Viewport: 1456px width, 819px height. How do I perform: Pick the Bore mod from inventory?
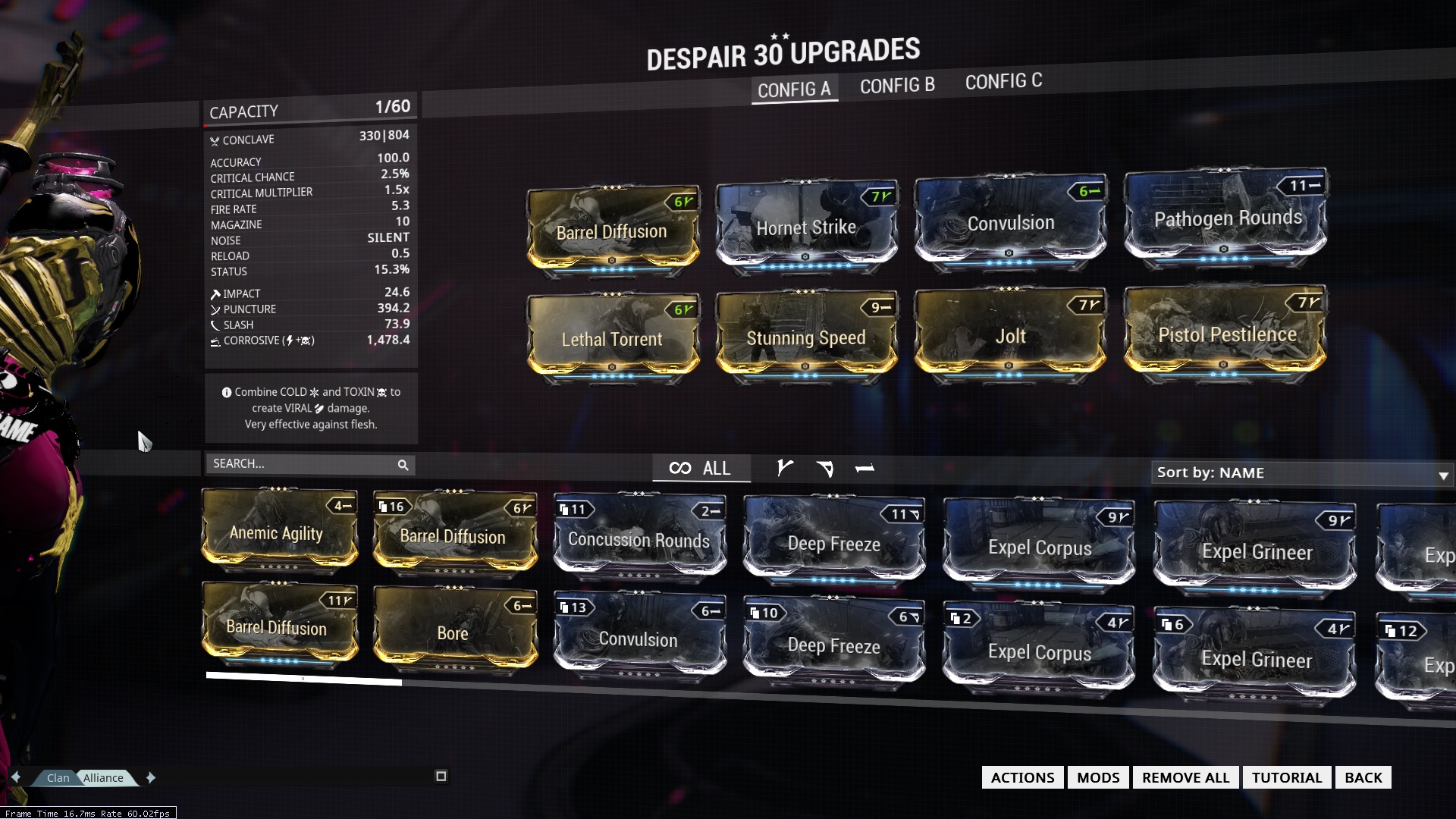click(x=453, y=632)
